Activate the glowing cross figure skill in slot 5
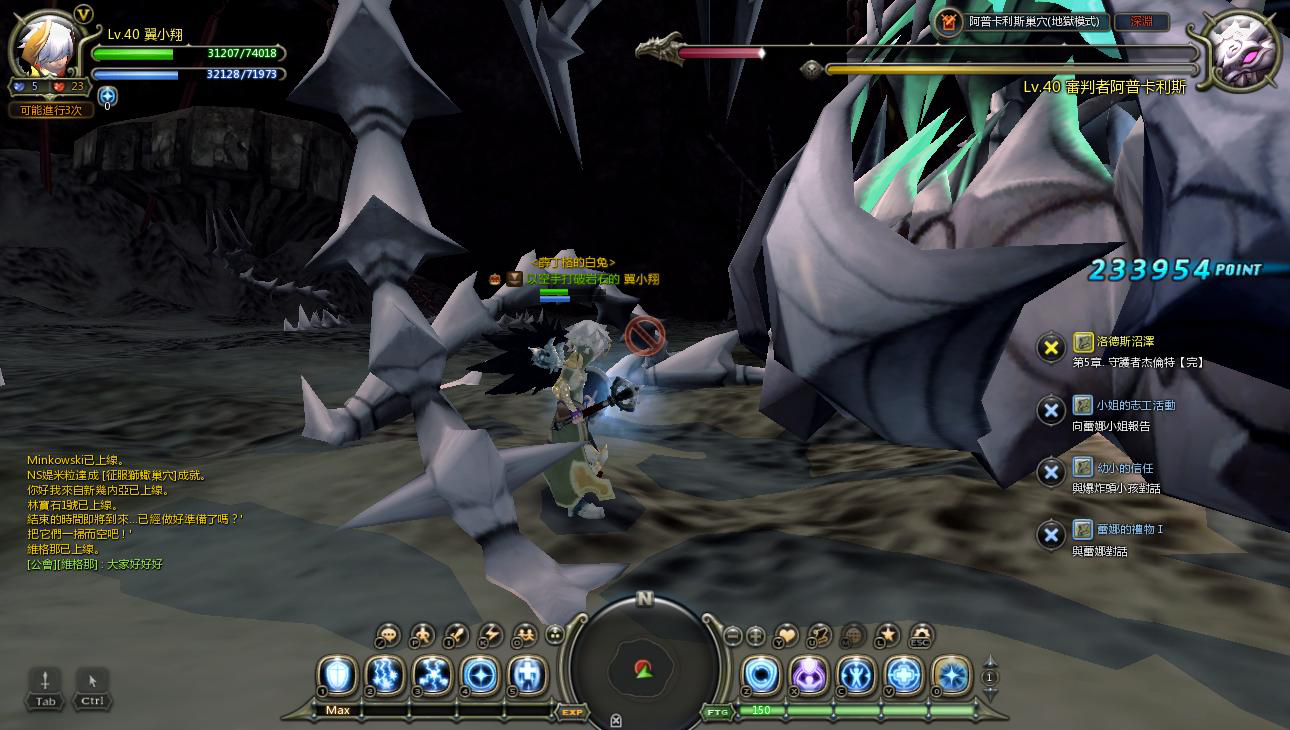The width and height of the screenshot is (1290, 730). (528, 675)
